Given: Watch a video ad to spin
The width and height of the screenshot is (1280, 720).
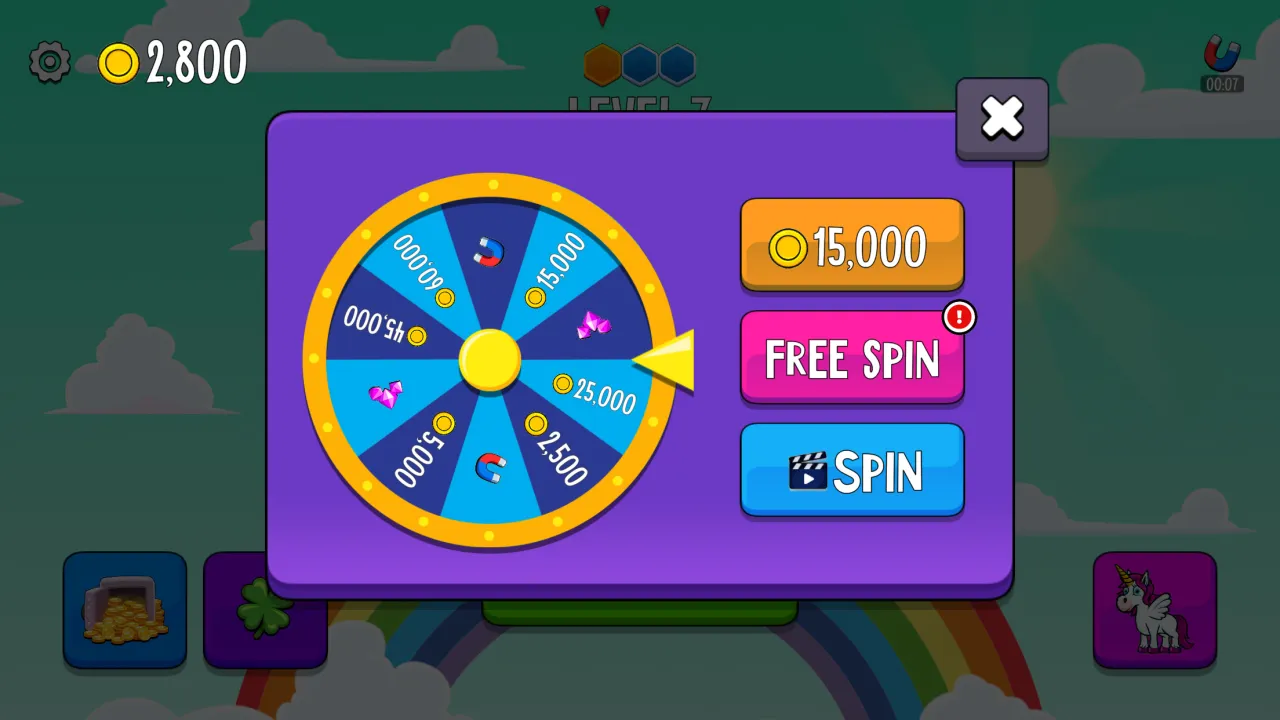Looking at the screenshot, I should coord(852,470).
